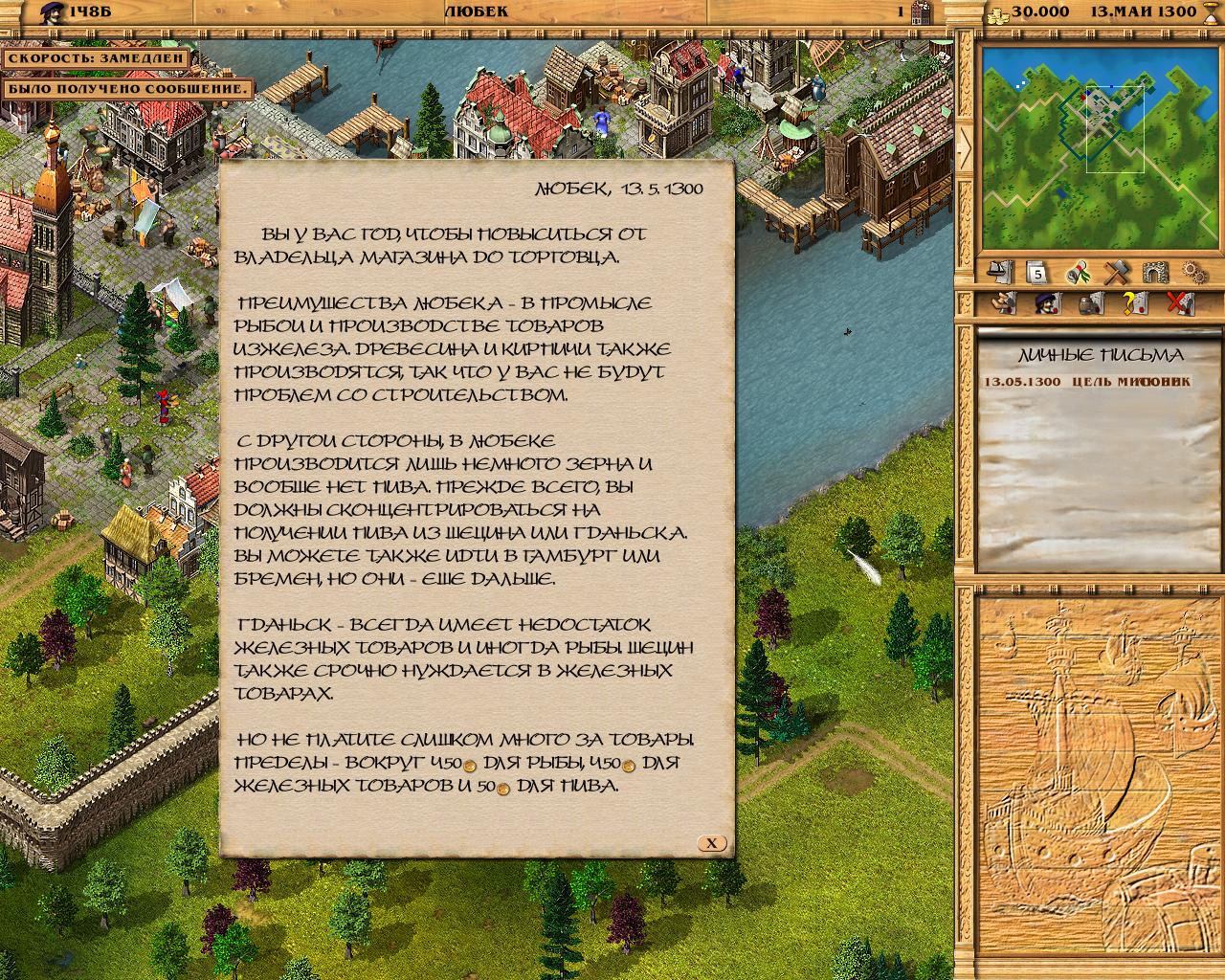Close the letter with the X button
This screenshot has height=980, width=1225.
pos(711,843)
